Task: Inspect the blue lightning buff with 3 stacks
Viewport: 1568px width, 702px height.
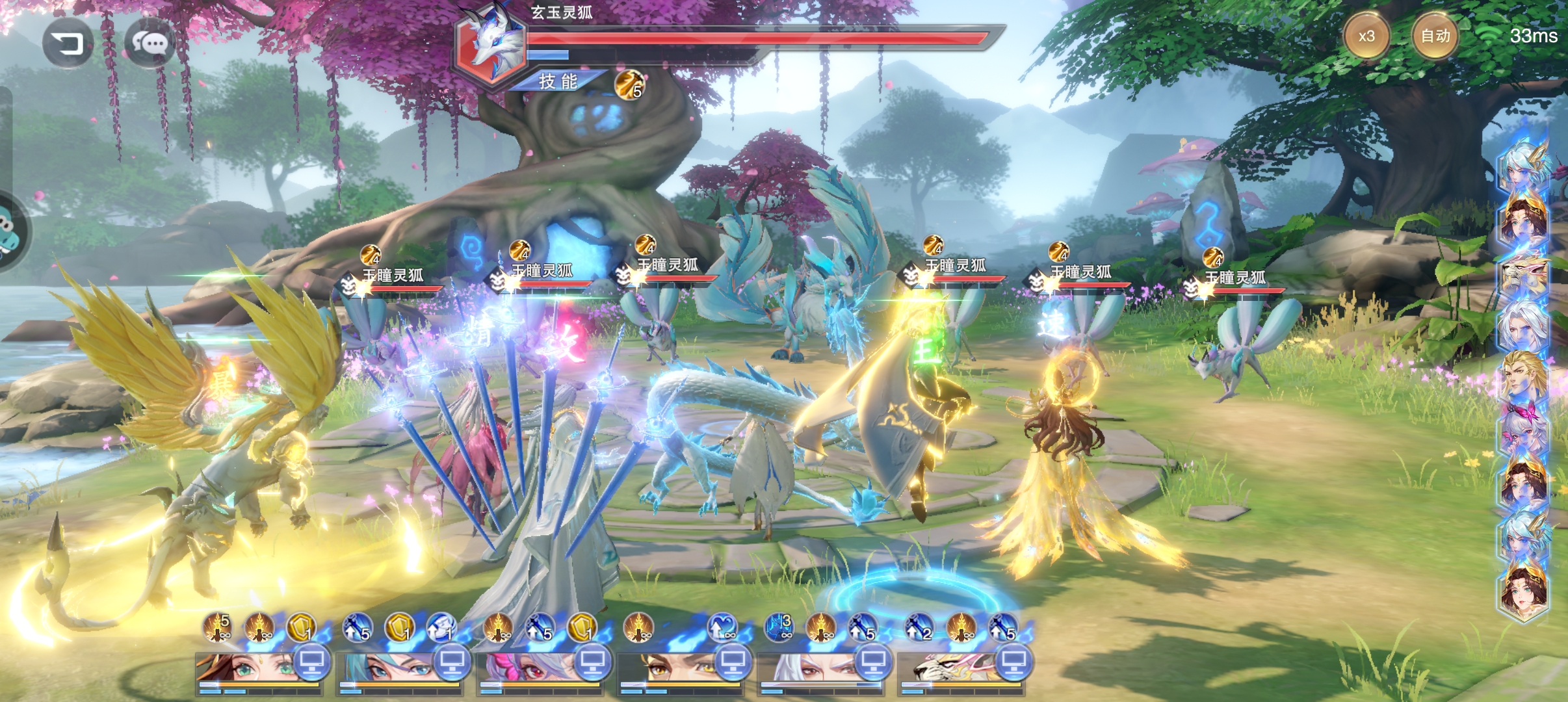Action: click(779, 627)
